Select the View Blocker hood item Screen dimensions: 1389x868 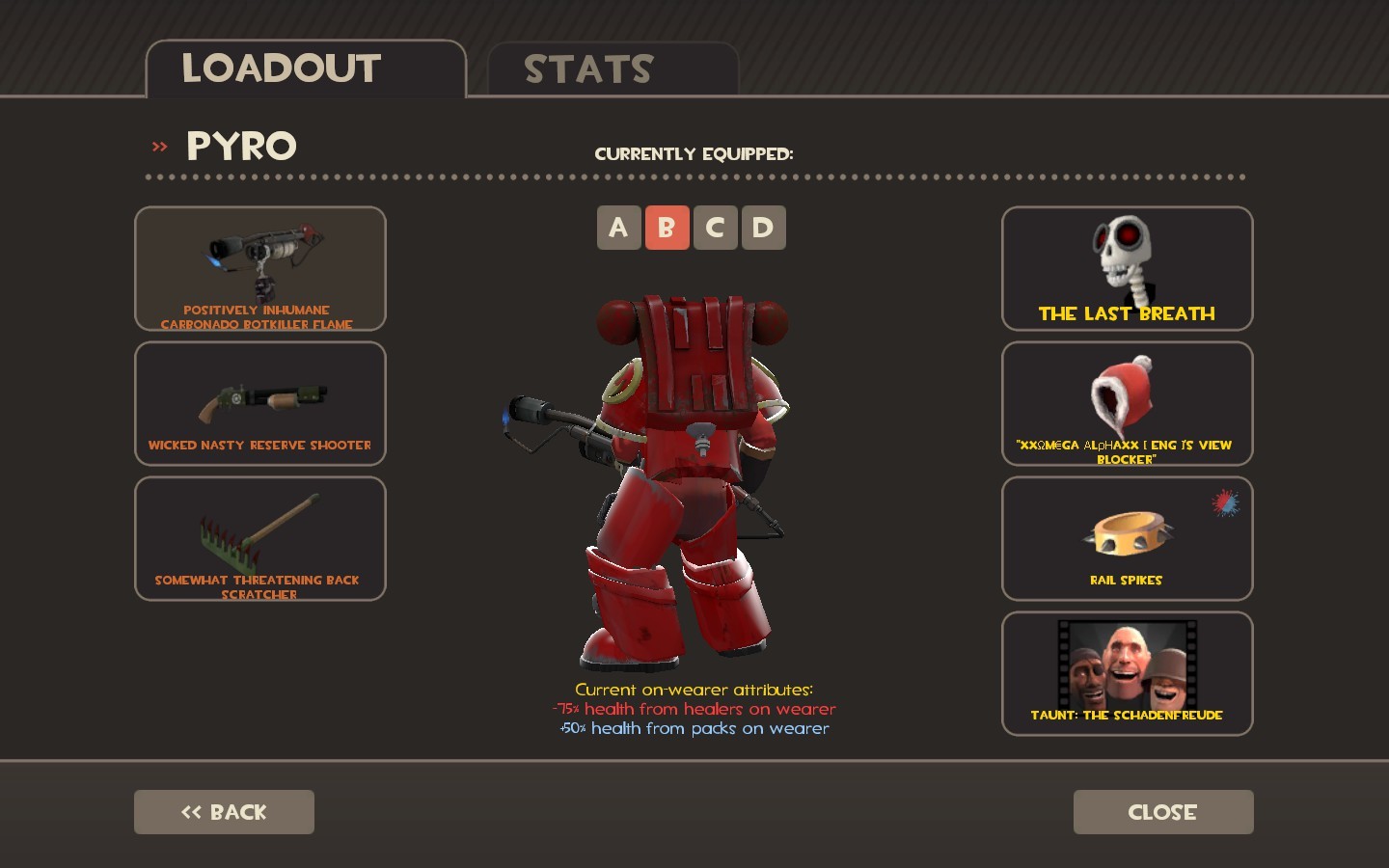click(x=1126, y=403)
